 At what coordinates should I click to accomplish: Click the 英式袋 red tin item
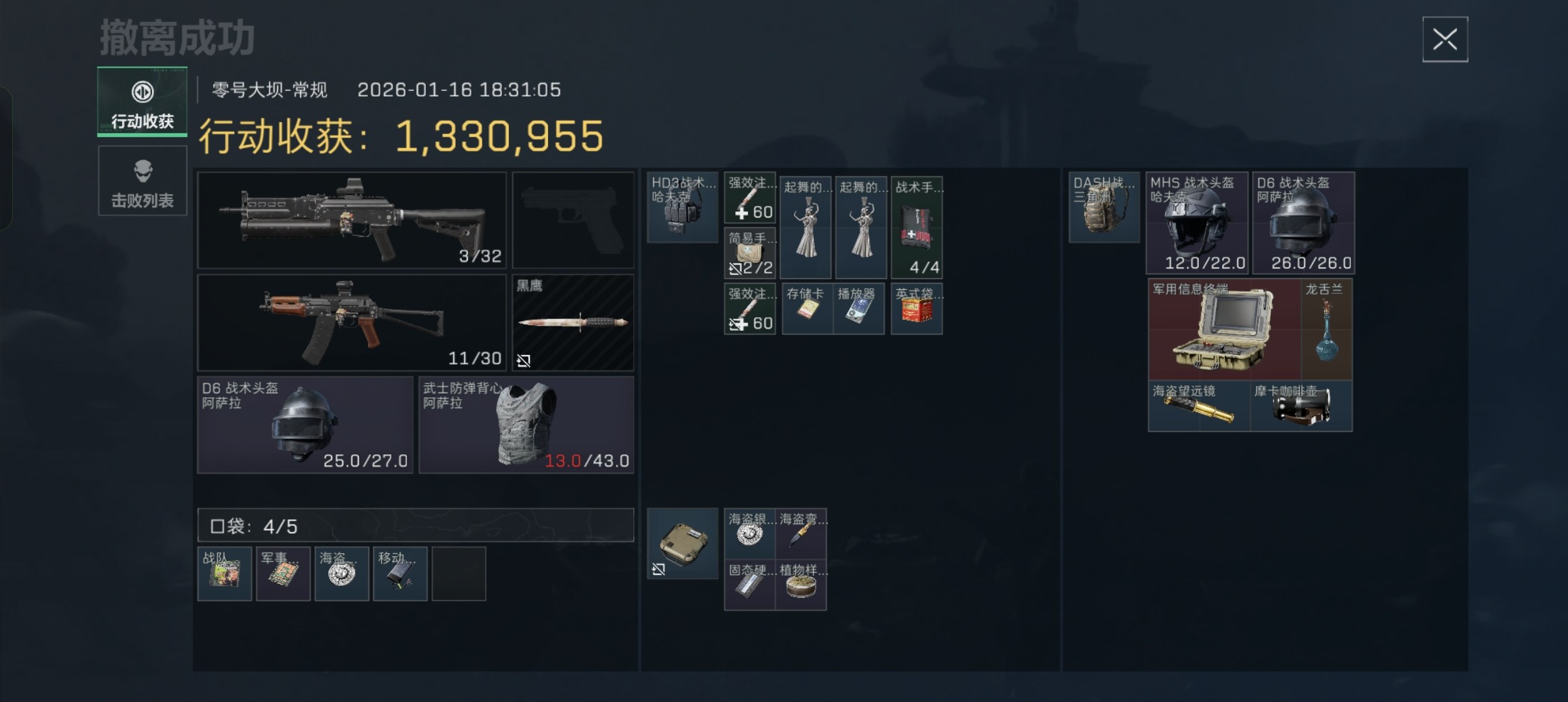tap(916, 309)
